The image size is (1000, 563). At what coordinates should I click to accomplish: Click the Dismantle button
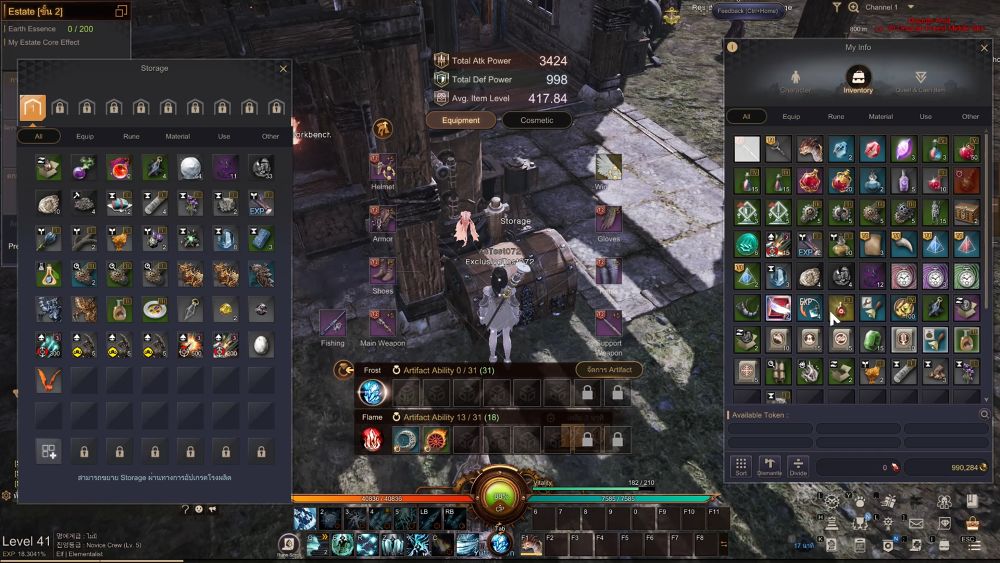click(769, 466)
